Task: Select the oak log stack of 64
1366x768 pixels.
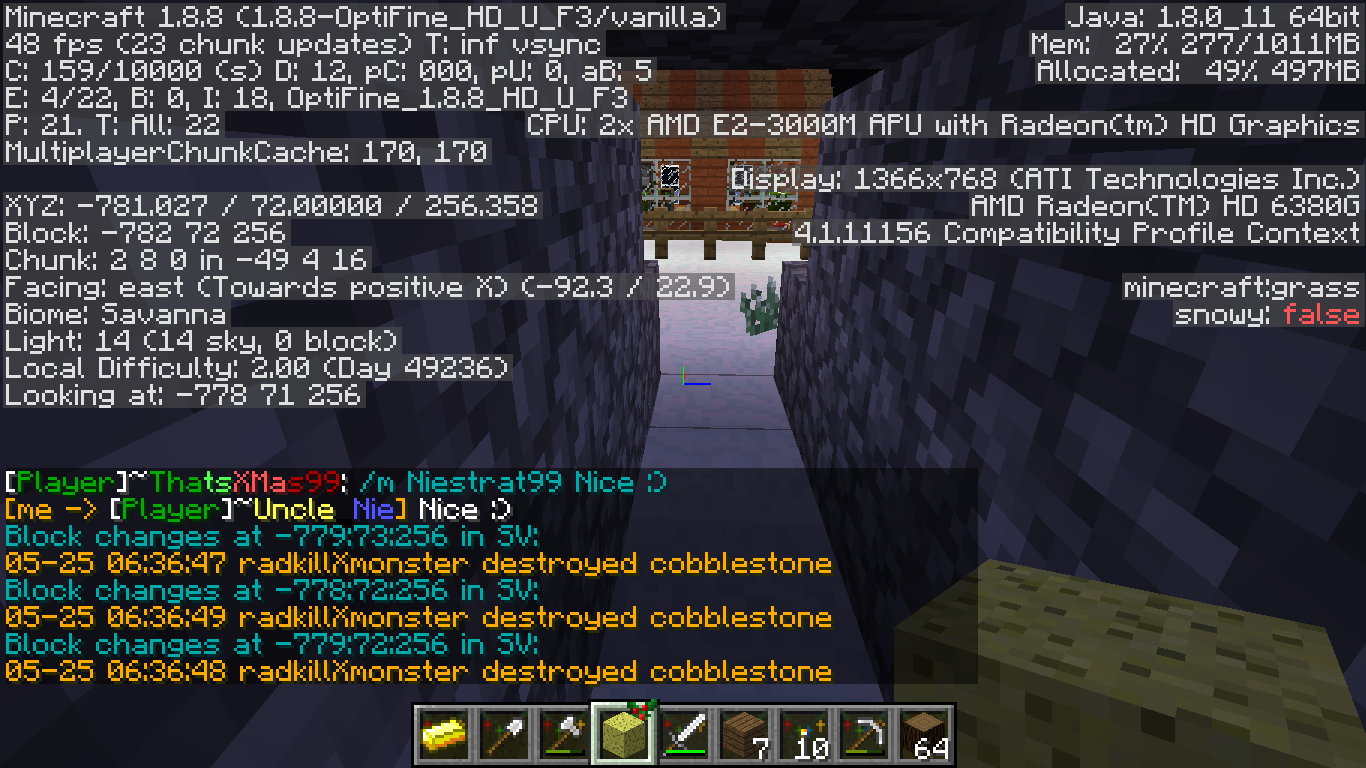Action: [925, 735]
